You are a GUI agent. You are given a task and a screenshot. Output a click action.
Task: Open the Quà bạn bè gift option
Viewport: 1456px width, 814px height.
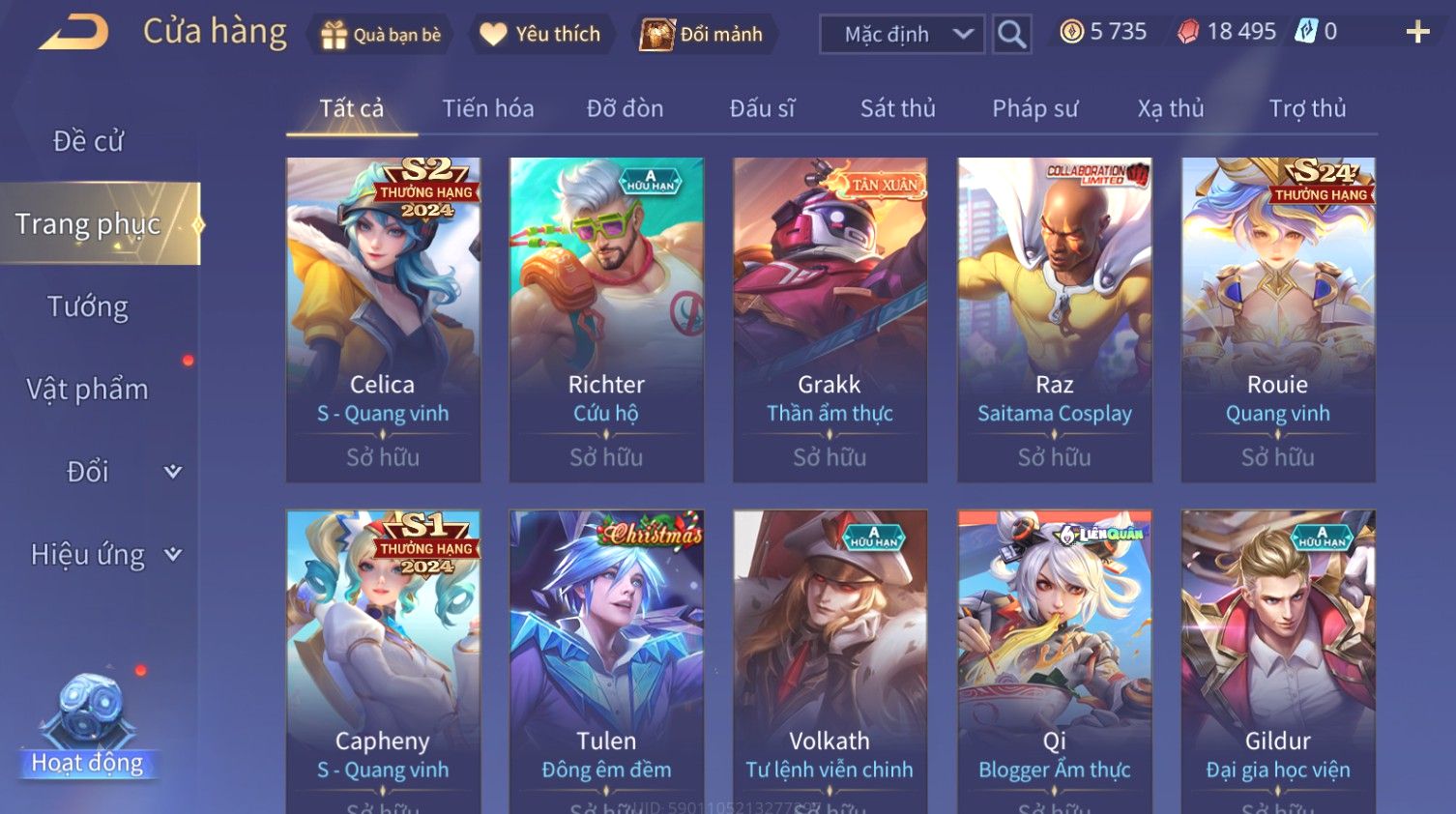click(x=380, y=35)
